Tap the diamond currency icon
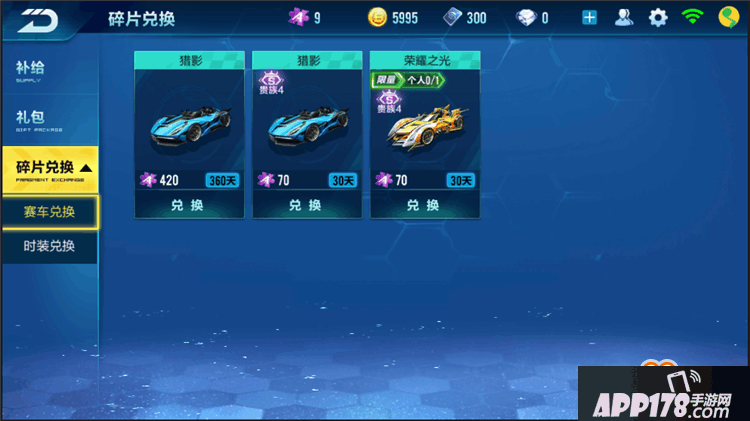750x421 pixels. [525, 17]
